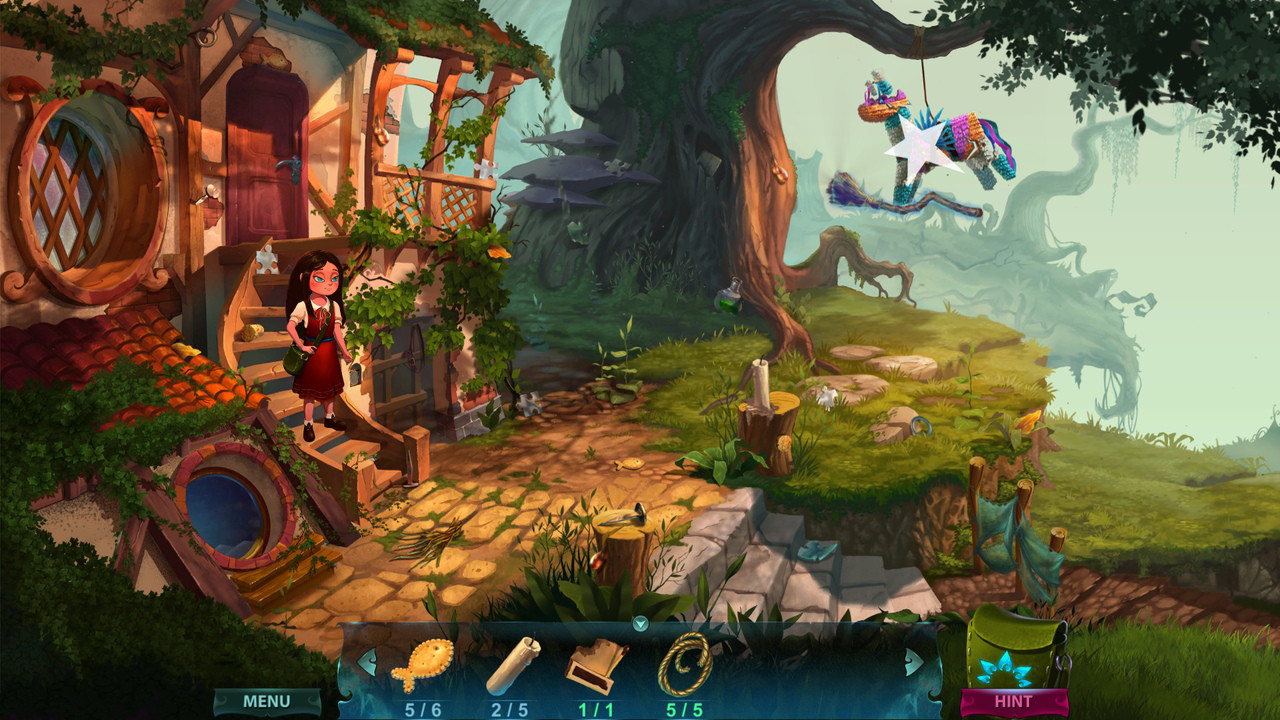Click the inventory right arrow
Screen dimensions: 1280x720
point(914,661)
